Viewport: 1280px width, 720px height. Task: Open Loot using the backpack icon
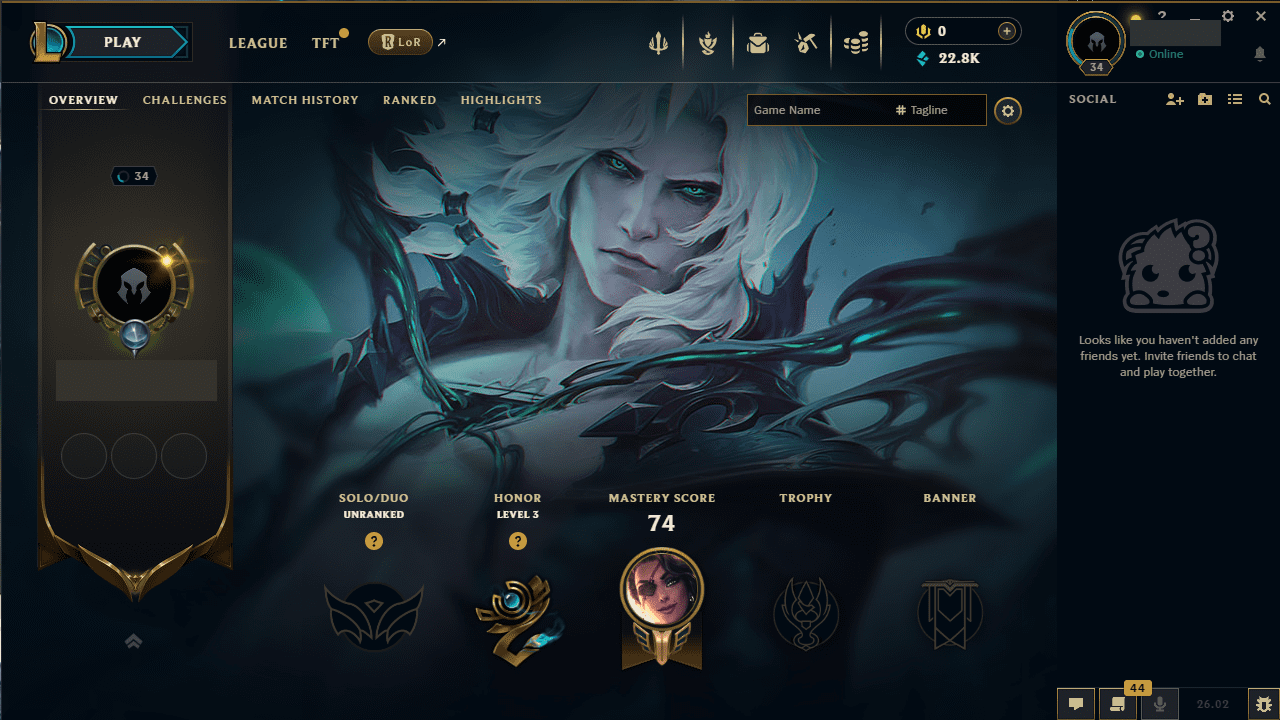click(x=758, y=42)
